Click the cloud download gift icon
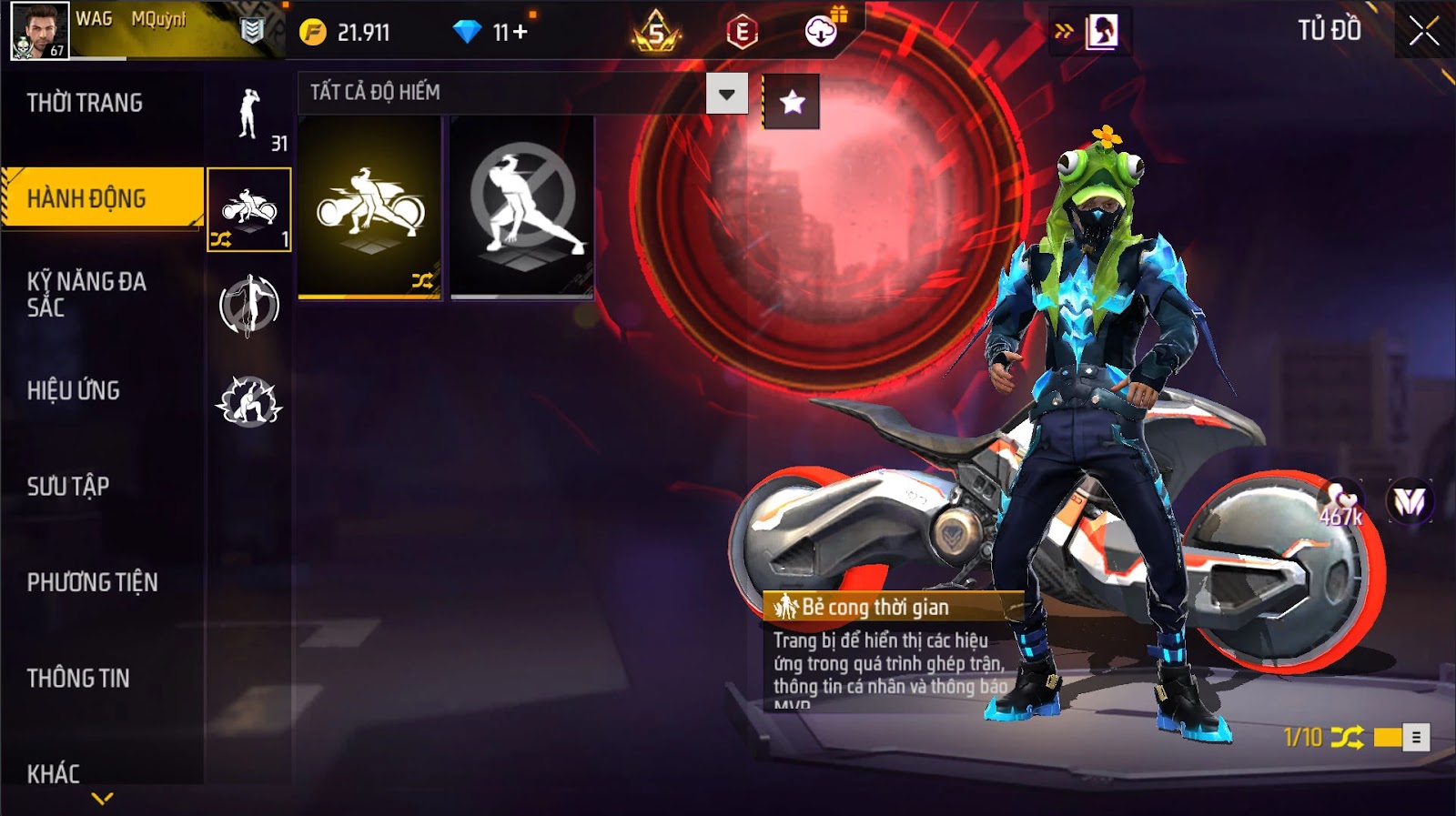The height and width of the screenshot is (816, 1456). coord(821,33)
